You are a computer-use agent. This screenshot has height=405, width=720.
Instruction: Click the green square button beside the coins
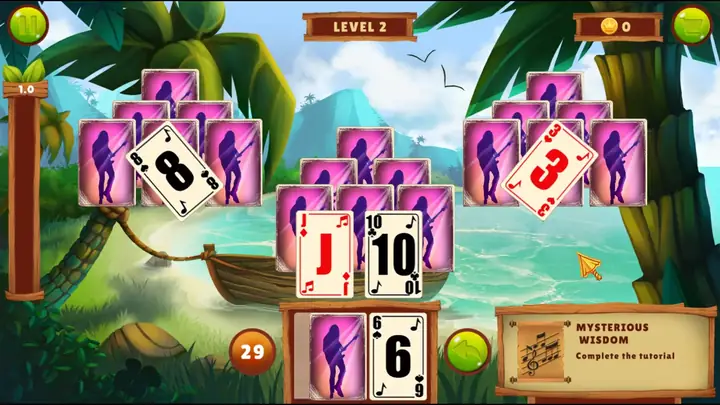click(x=691, y=25)
